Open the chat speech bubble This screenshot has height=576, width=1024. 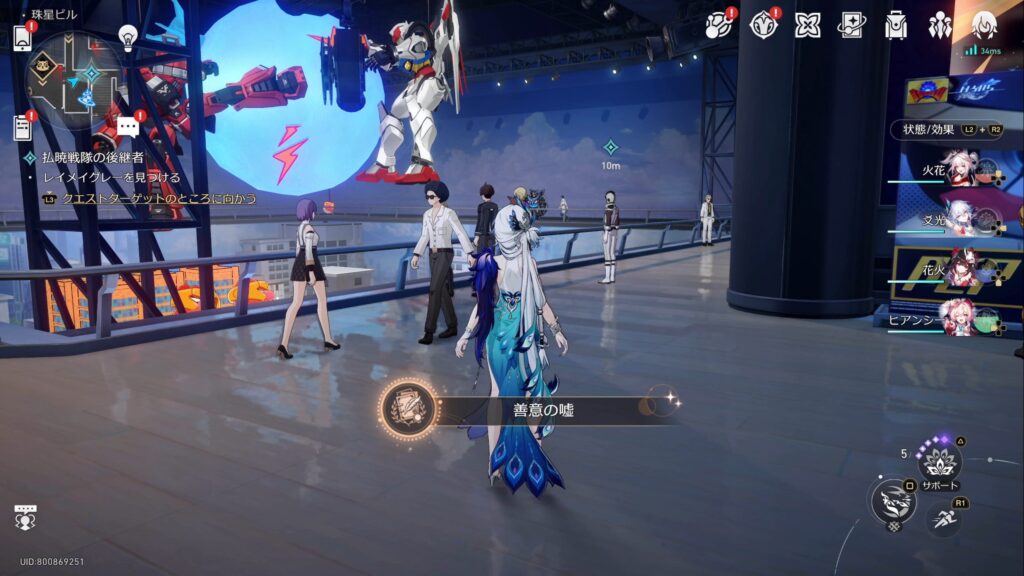tap(128, 127)
